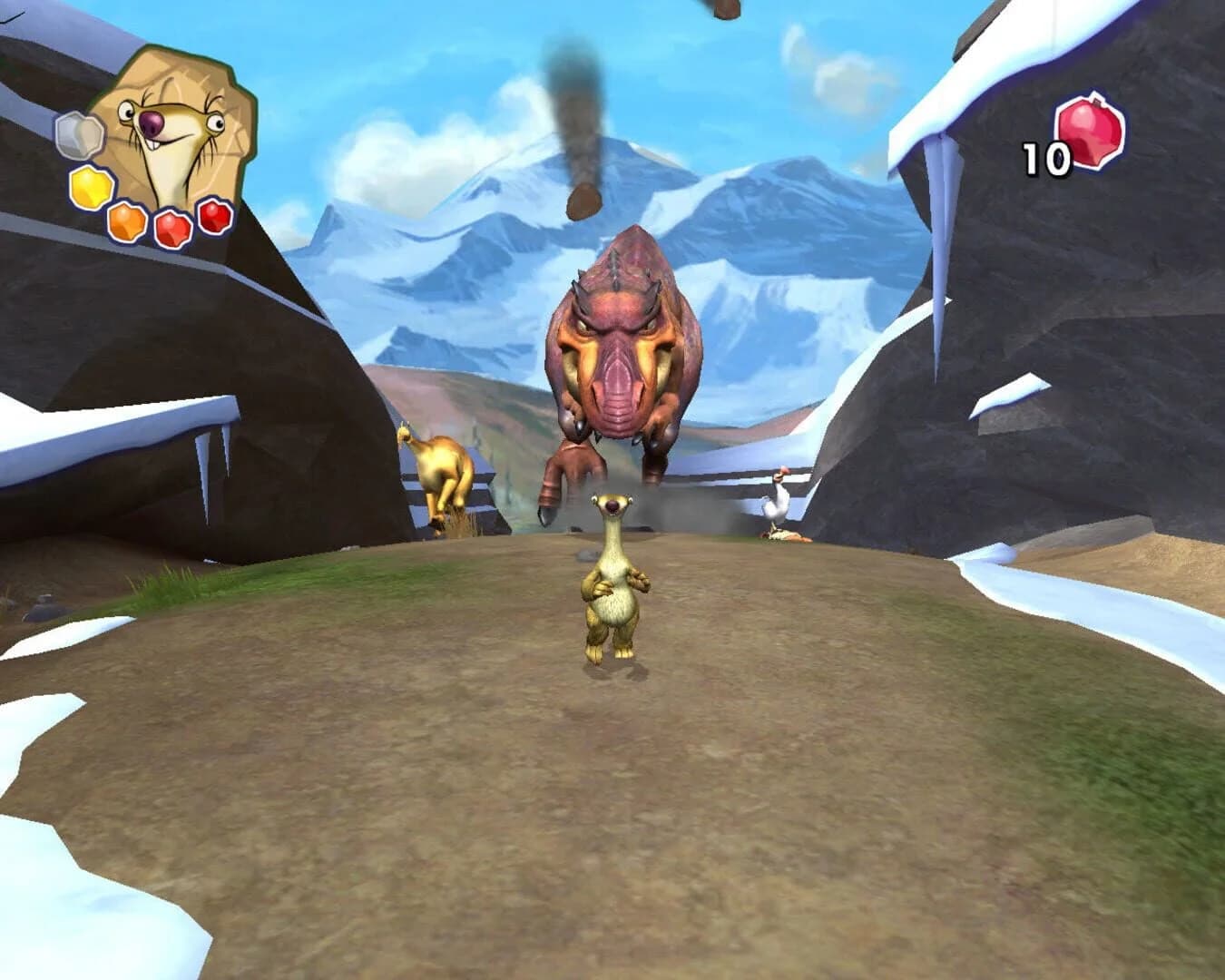
Task: Click the last red gem as health indicator
Action: 212,218
